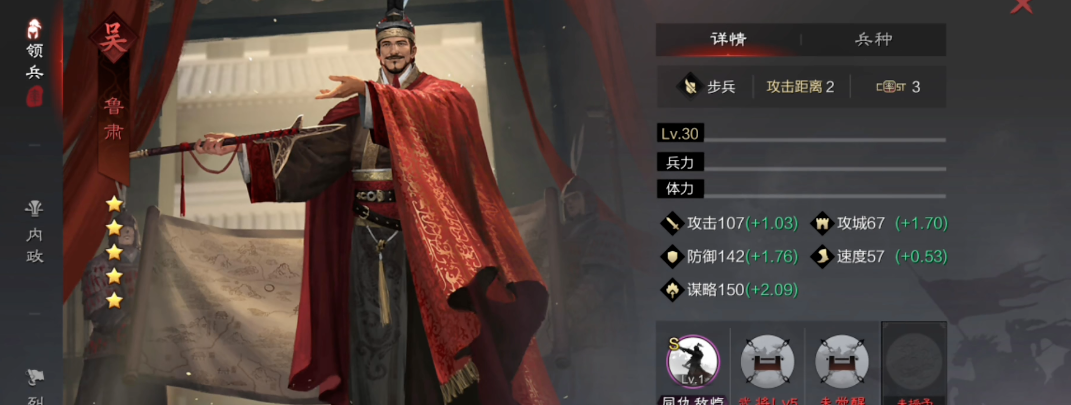Switch to the 详情 details tab
1071x405 pixels.
[x=728, y=40]
